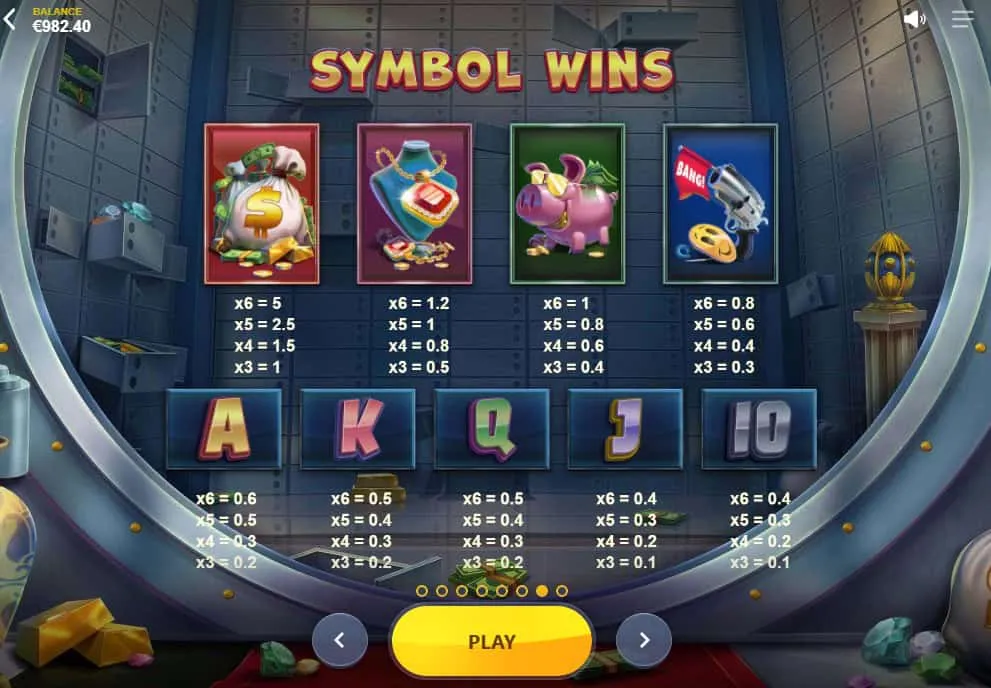991x688 pixels.
Task: Go to the previous paytable page
Action: [x=340, y=641]
